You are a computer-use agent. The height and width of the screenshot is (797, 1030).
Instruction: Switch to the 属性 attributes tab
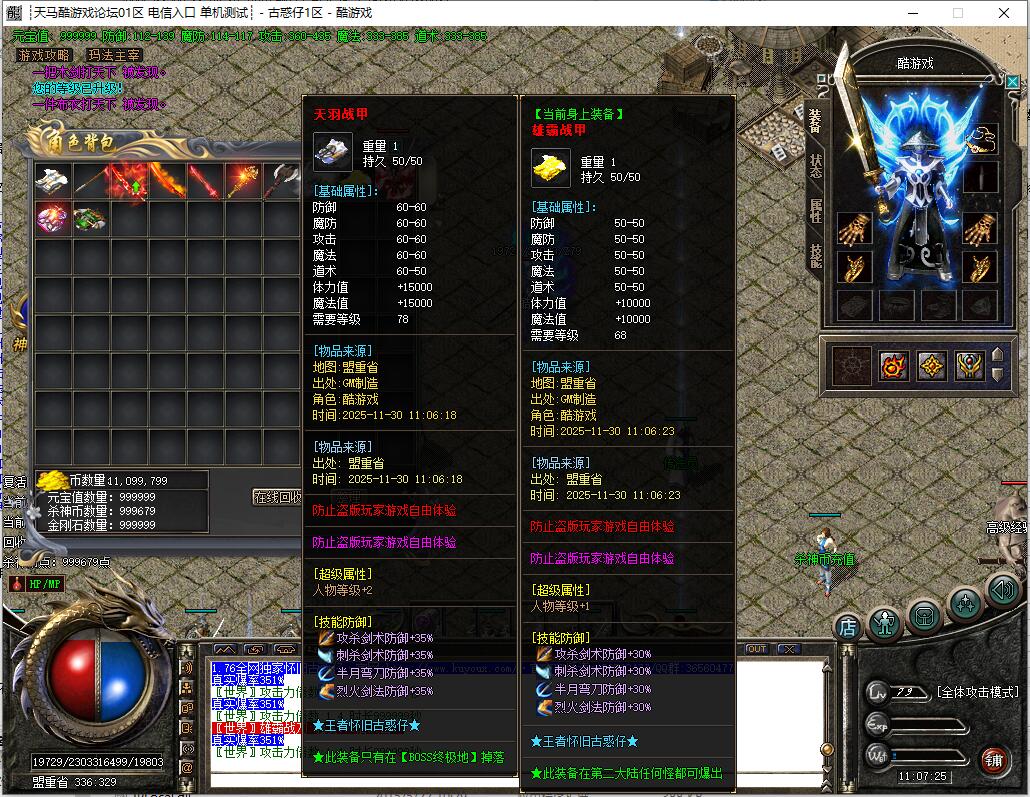tap(815, 210)
